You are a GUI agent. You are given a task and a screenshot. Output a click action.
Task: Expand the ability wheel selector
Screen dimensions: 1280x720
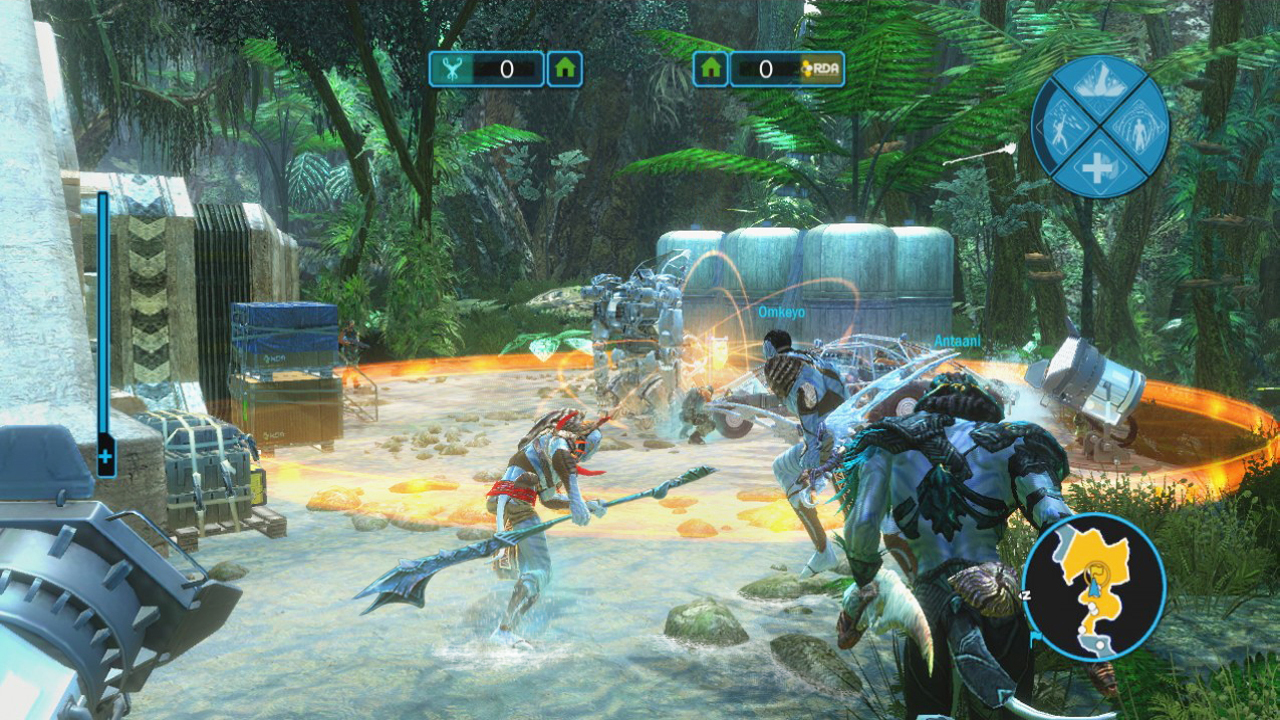pos(1098,128)
